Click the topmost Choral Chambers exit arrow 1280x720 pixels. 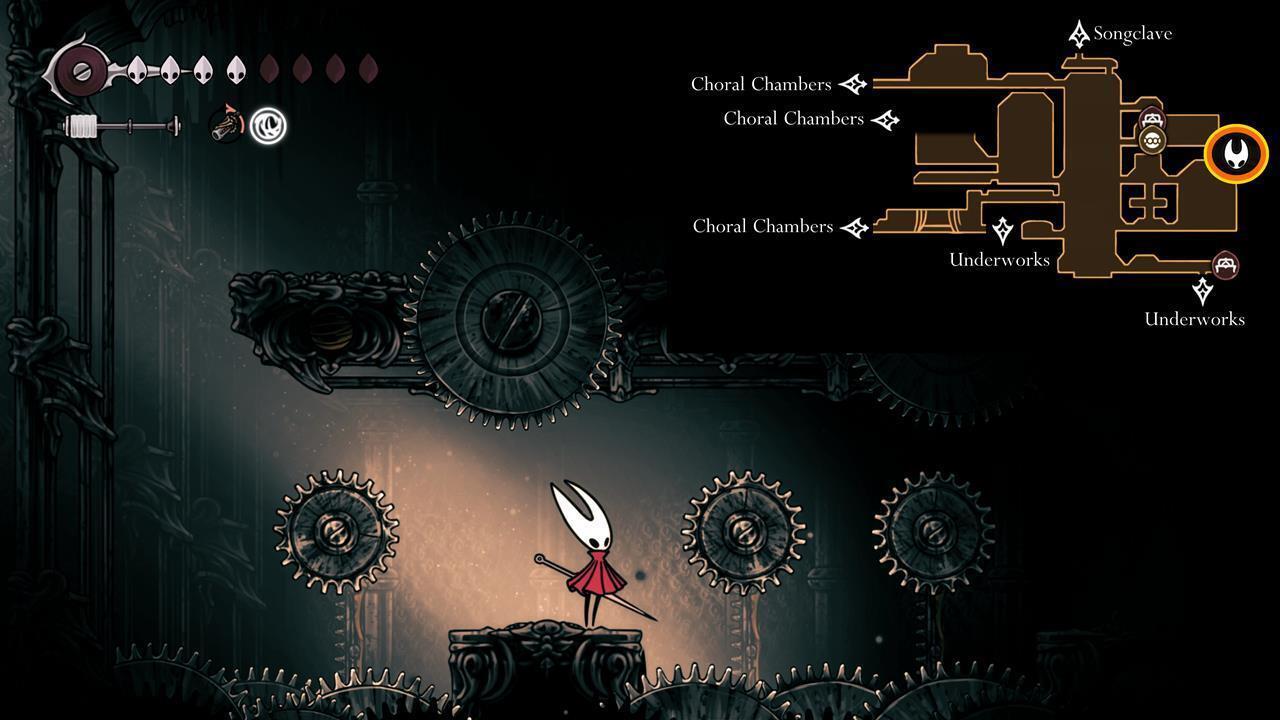[x=852, y=84]
